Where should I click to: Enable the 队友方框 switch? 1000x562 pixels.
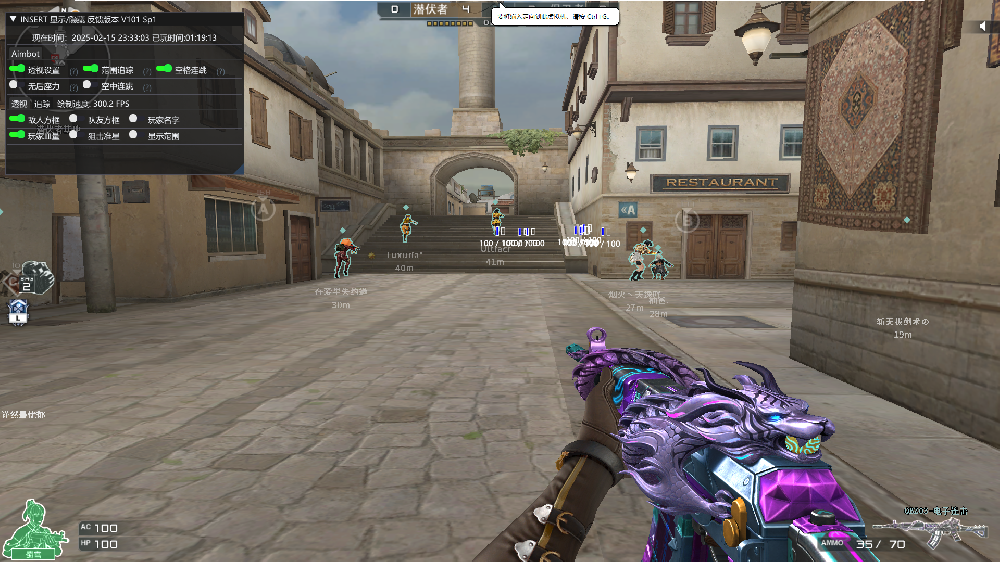tap(75, 119)
